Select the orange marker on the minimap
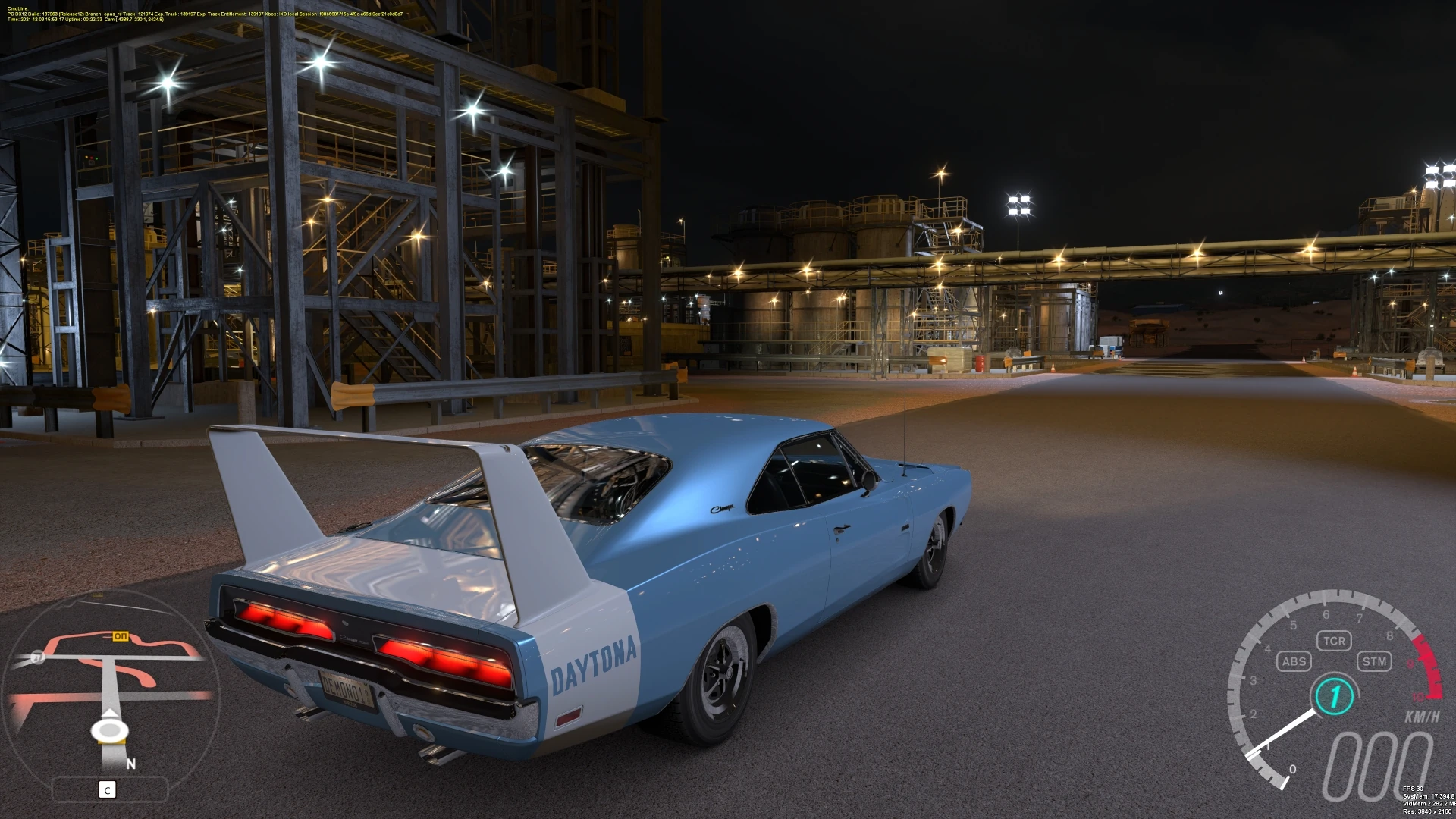The width and height of the screenshot is (1456, 819). [120, 636]
